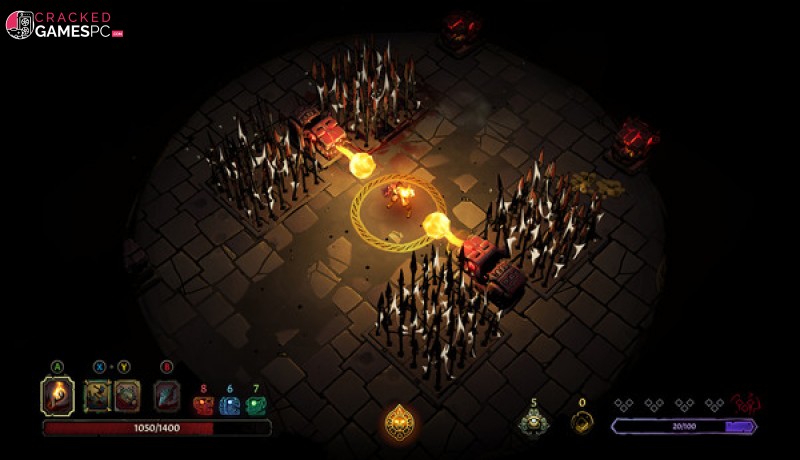Open the Cracked Games PC watermark logo
This screenshot has width=800, height=460.
pyautogui.click(x=64, y=25)
